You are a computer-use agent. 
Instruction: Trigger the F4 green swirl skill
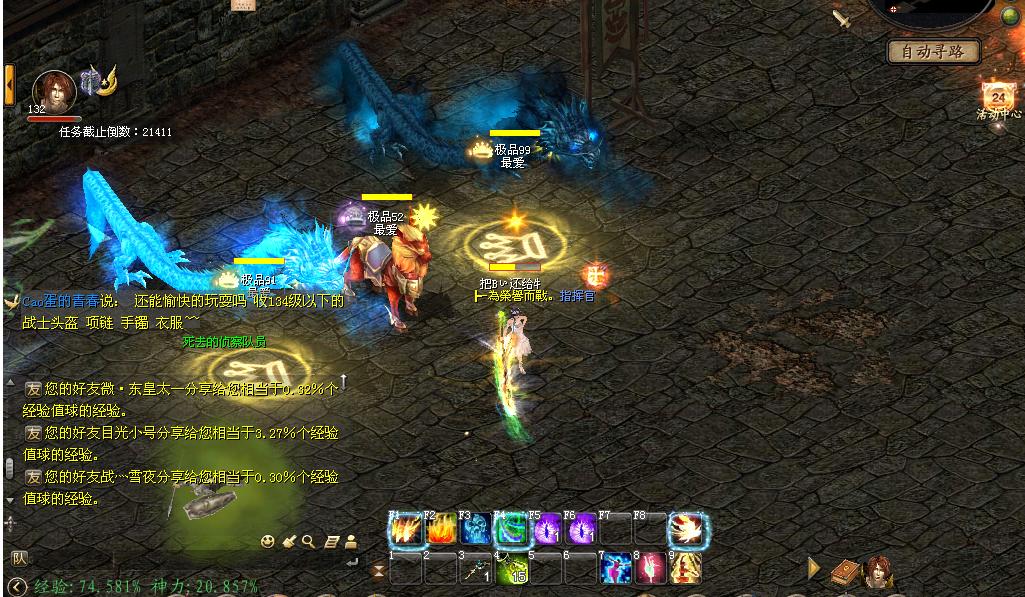511,529
